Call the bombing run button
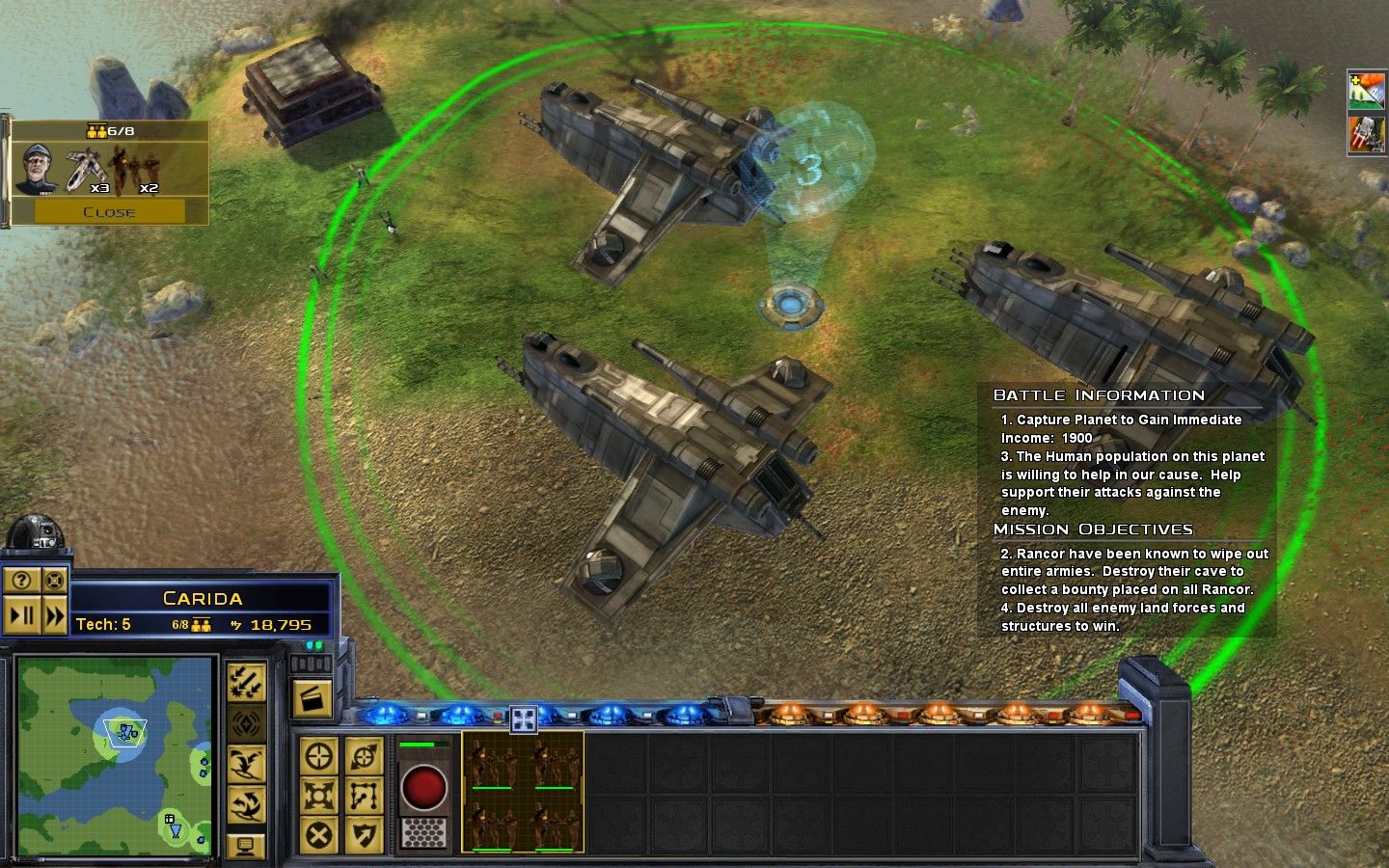 pyautogui.click(x=246, y=683)
